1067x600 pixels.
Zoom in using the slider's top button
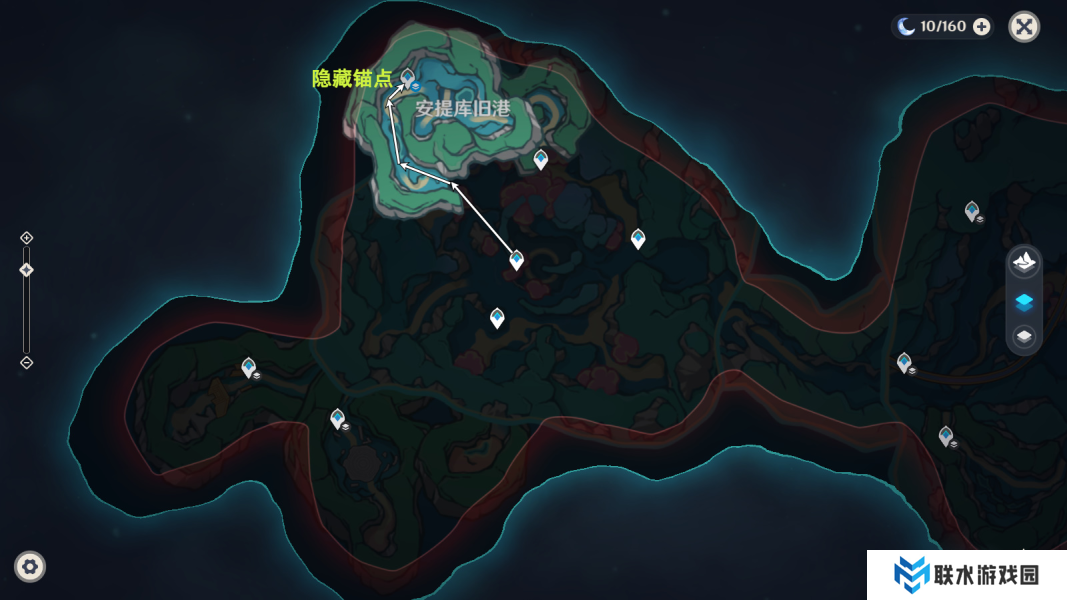click(x=27, y=238)
